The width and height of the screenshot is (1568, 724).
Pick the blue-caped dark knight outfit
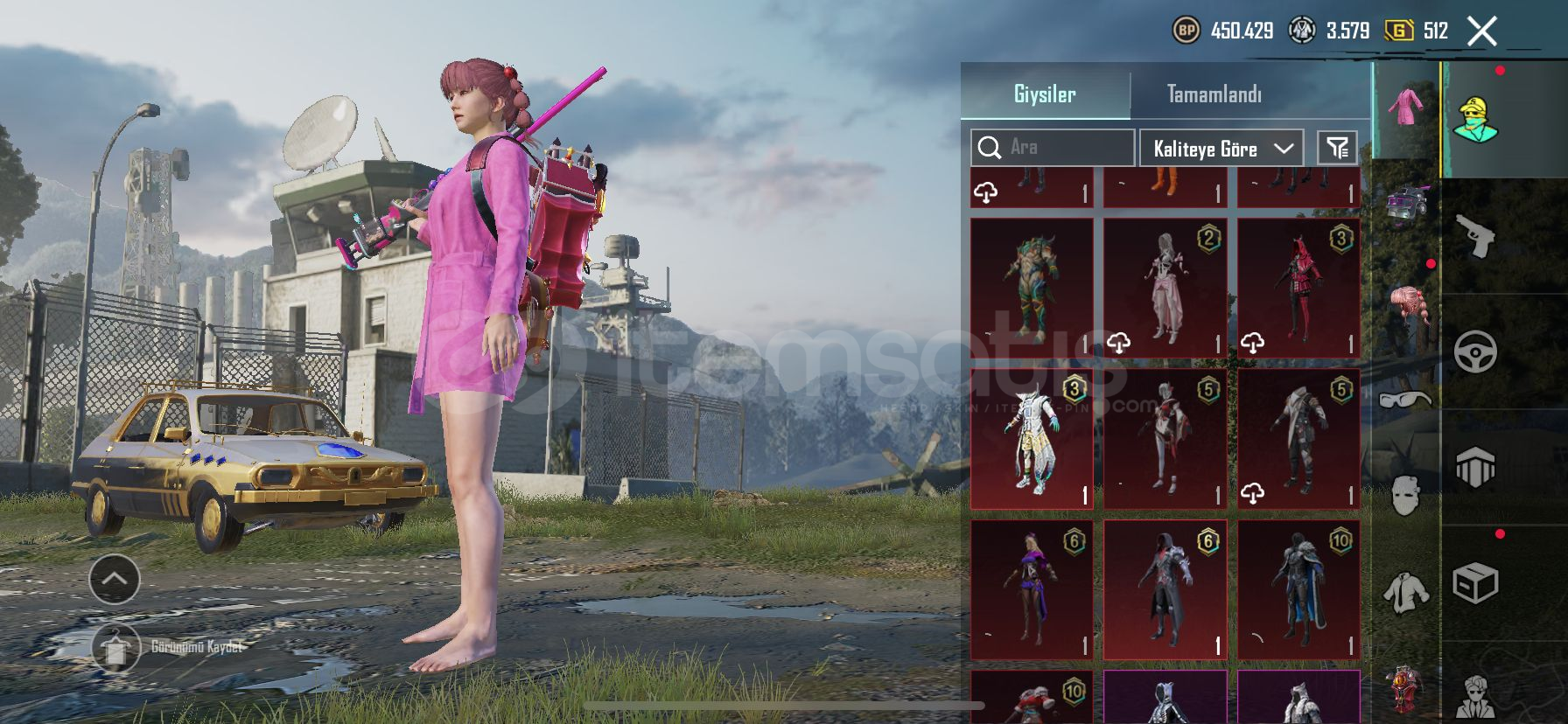point(1298,589)
